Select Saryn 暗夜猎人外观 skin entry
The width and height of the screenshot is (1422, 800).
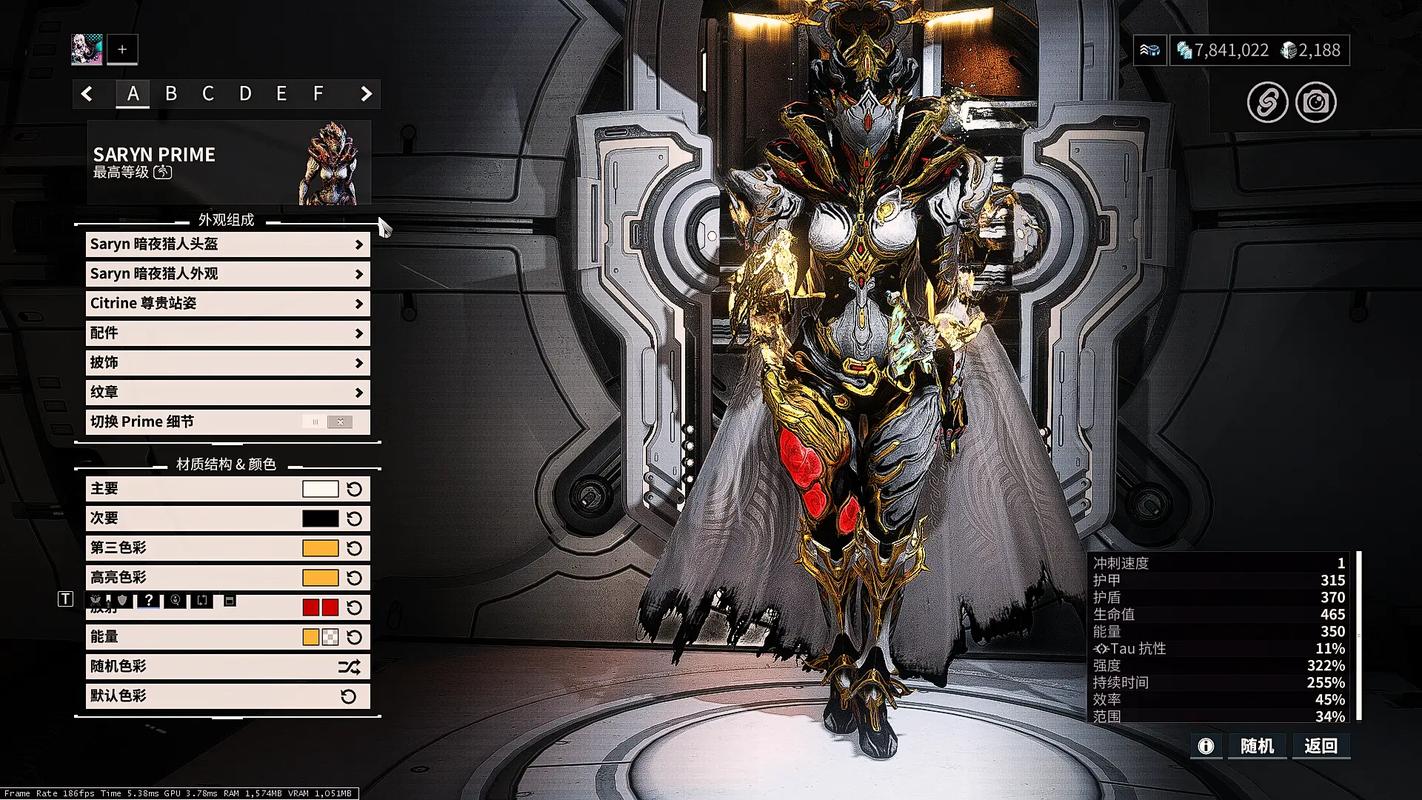227,274
